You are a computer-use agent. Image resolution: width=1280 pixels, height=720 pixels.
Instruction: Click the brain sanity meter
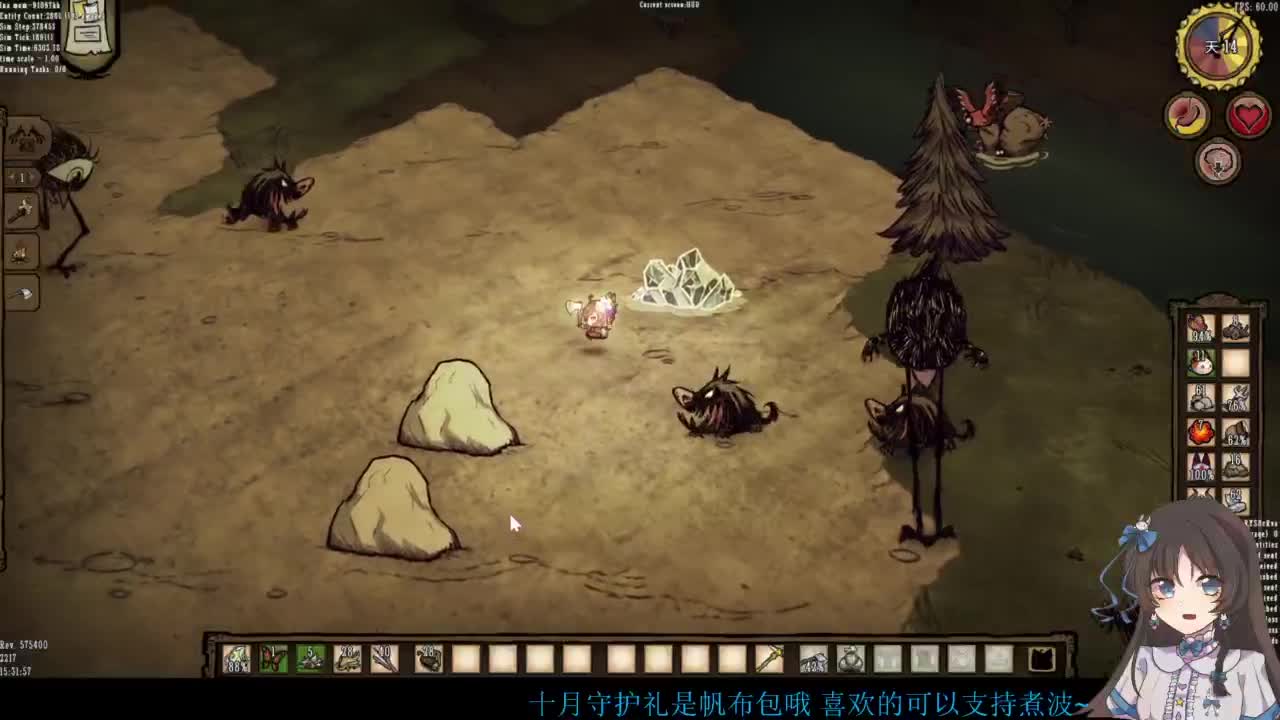click(1217, 161)
